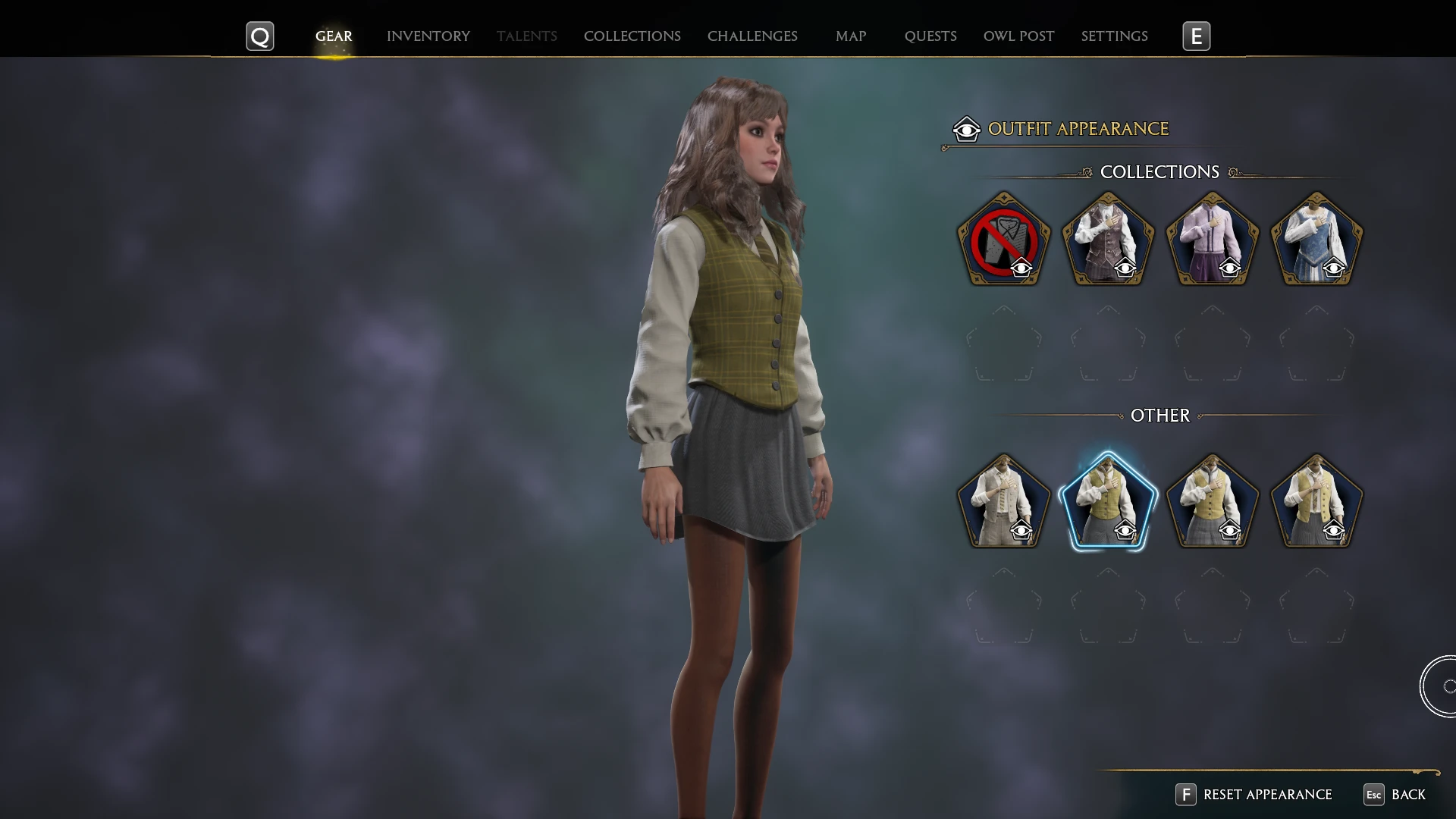Image resolution: width=1456 pixels, height=819 pixels.
Task: Open the Owl Post tab
Action: pyautogui.click(x=1018, y=36)
